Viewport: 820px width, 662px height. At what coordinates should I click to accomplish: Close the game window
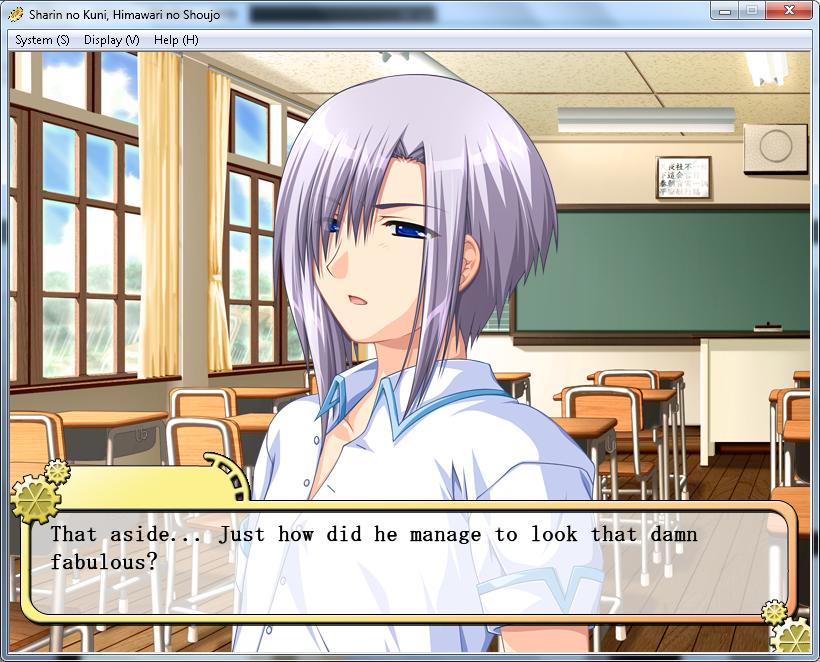point(789,11)
